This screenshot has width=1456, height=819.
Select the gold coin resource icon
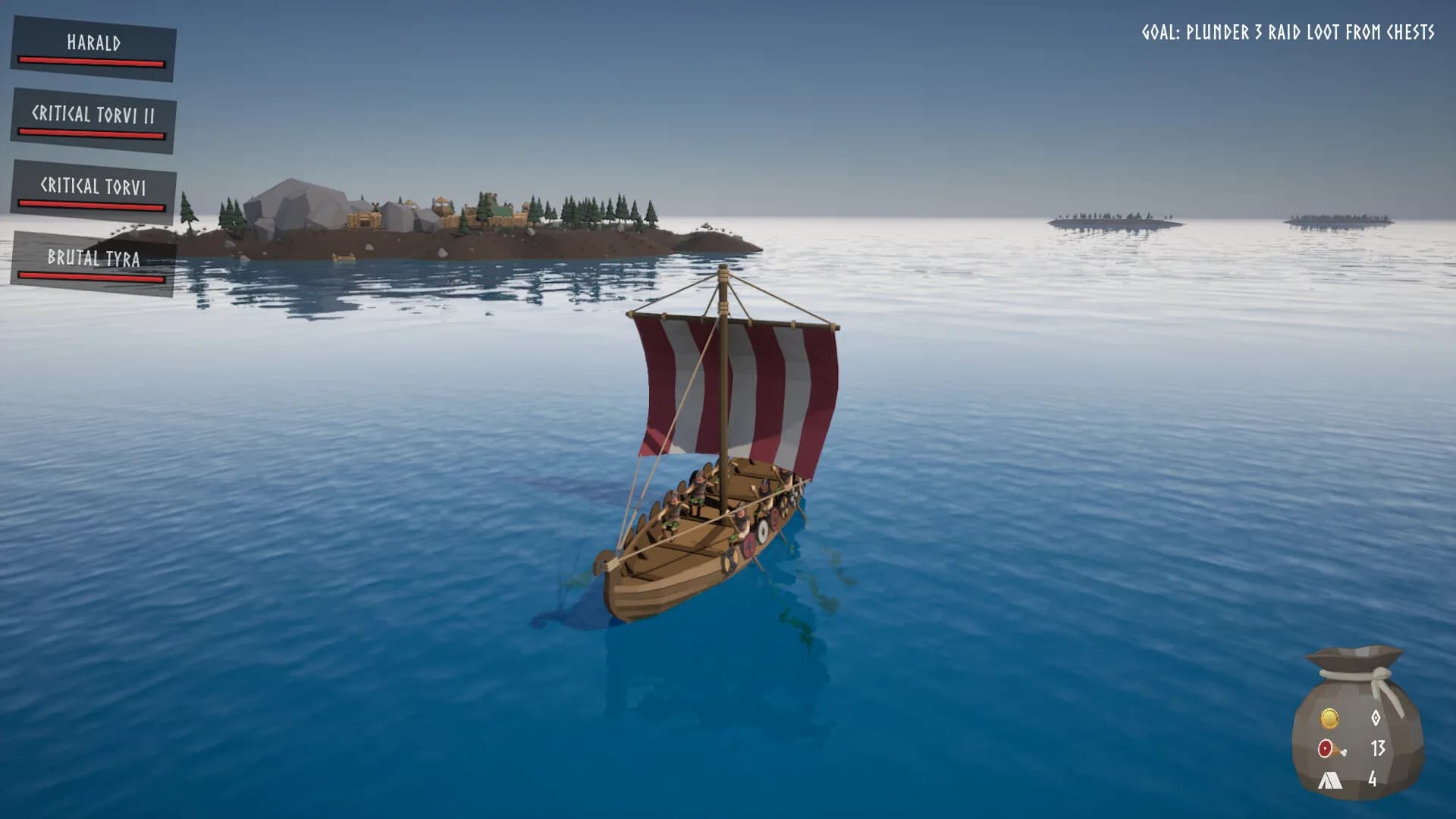pyautogui.click(x=1329, y=718)
